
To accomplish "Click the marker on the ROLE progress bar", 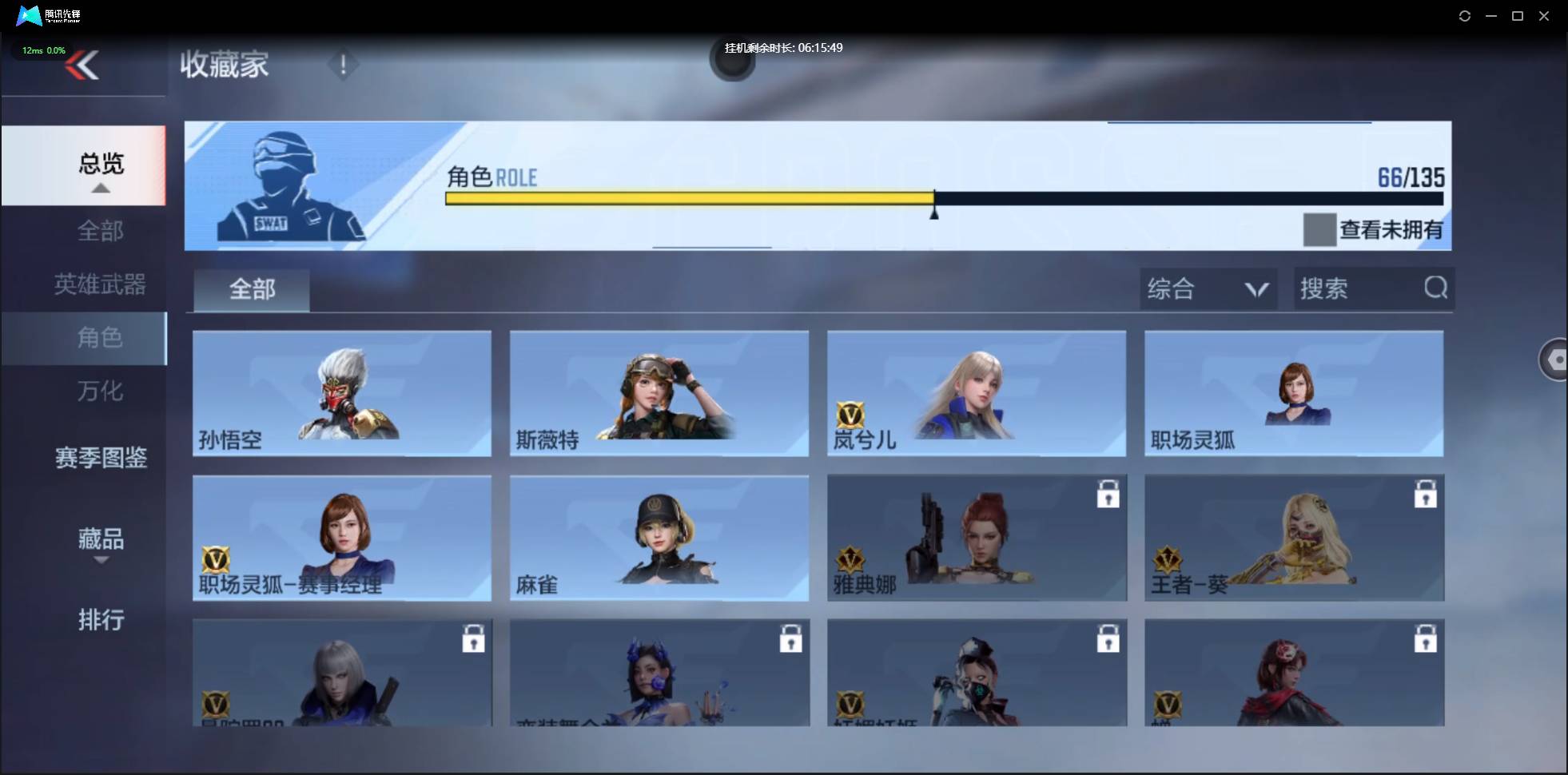I will pyautogui.click(x=935, y=210).
